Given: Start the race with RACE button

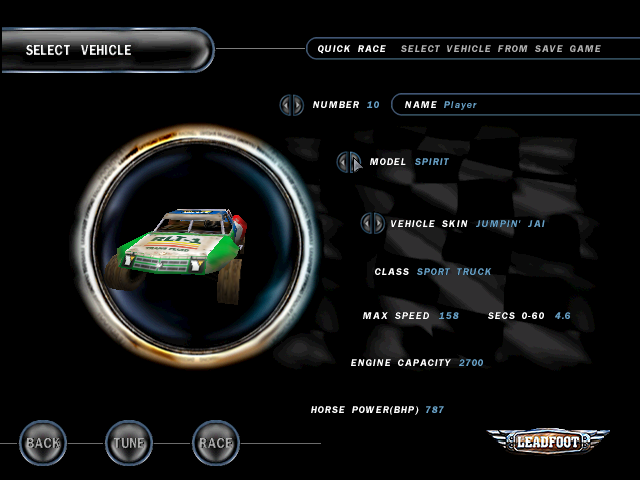Looking at the screenshot, I should click(x=216, y=442).
